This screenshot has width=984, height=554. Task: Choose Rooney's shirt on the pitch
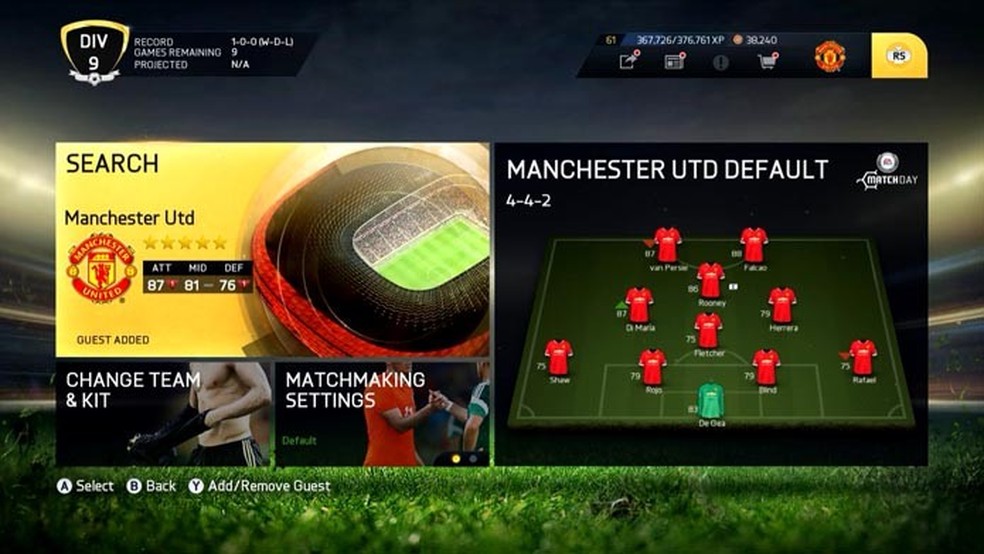click(710, 280)
